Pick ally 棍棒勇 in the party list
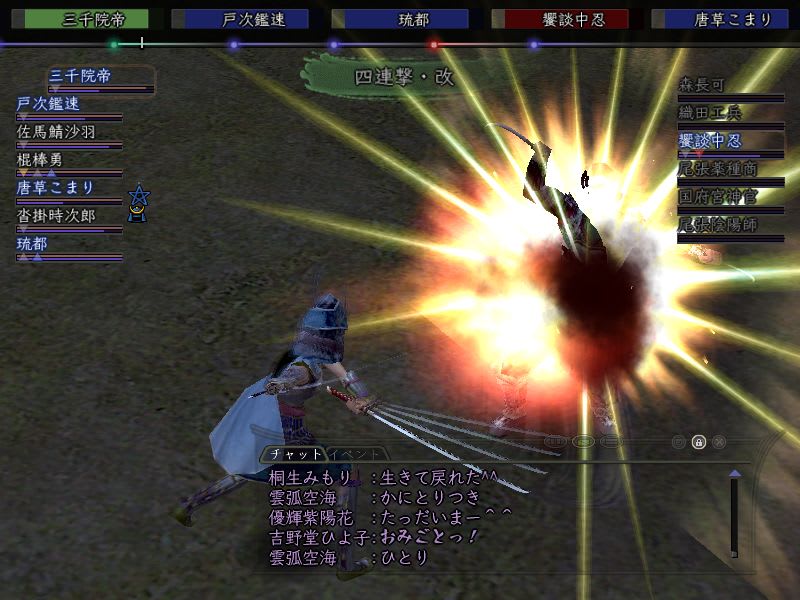Image resolution: width=800 pixels, height=600 pixels. tap(40, 159)
